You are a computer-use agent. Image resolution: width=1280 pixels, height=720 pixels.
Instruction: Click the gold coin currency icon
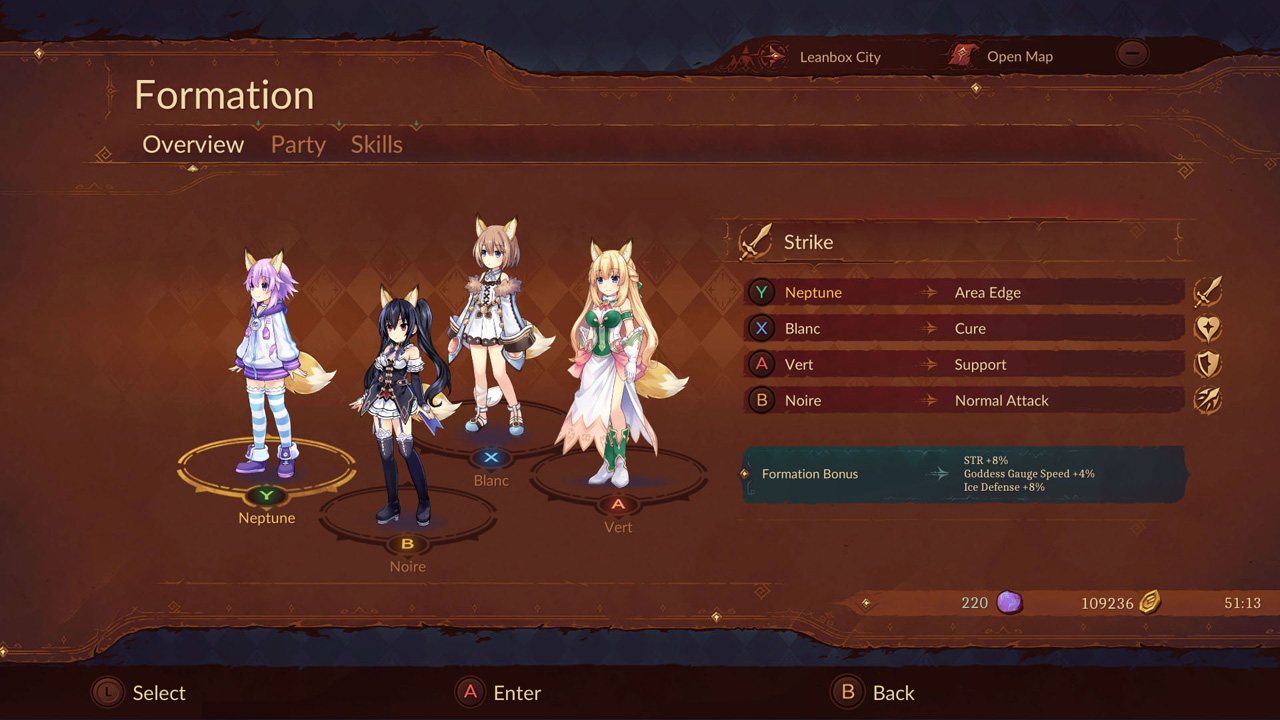point(1148,602)
